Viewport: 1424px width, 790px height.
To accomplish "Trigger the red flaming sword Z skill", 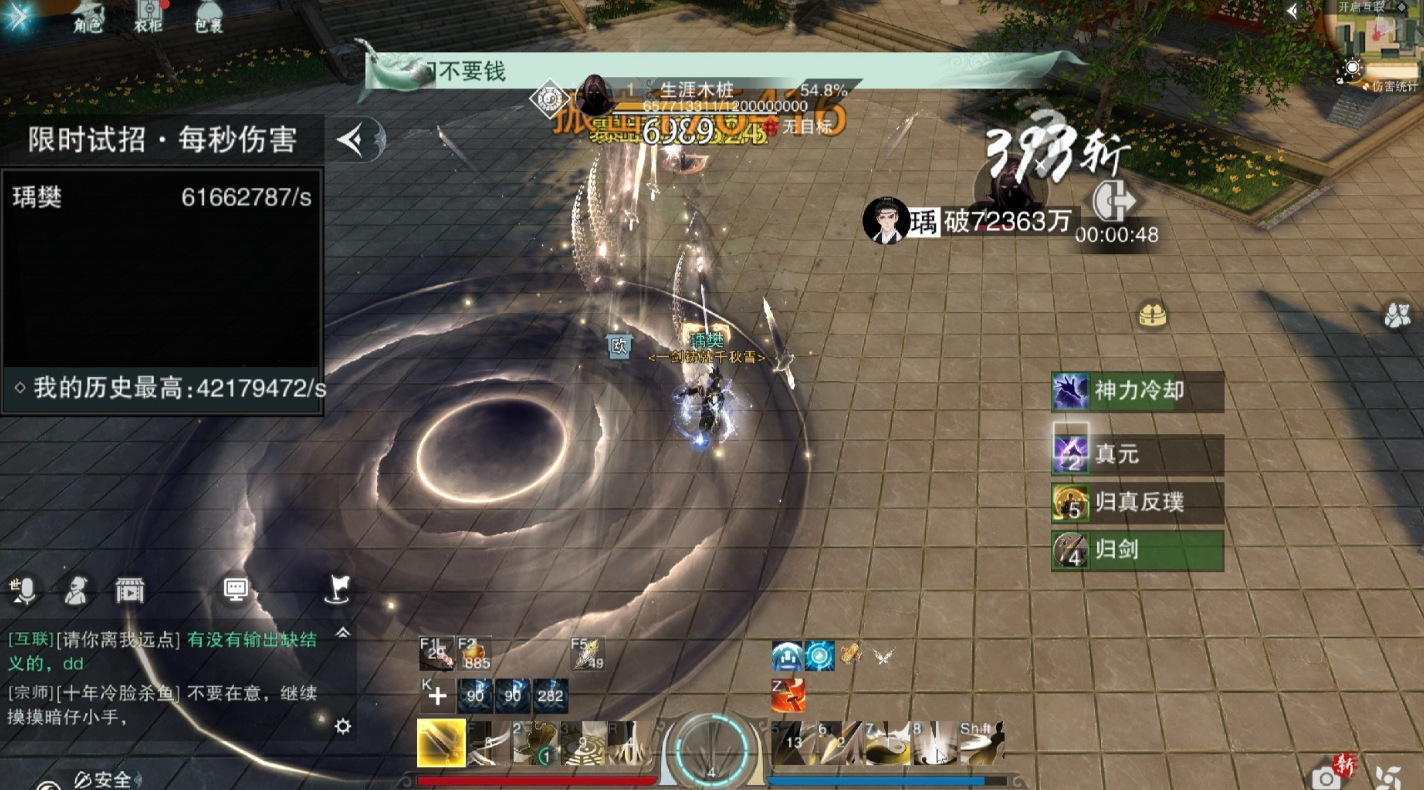I will (x=790, y=695).
